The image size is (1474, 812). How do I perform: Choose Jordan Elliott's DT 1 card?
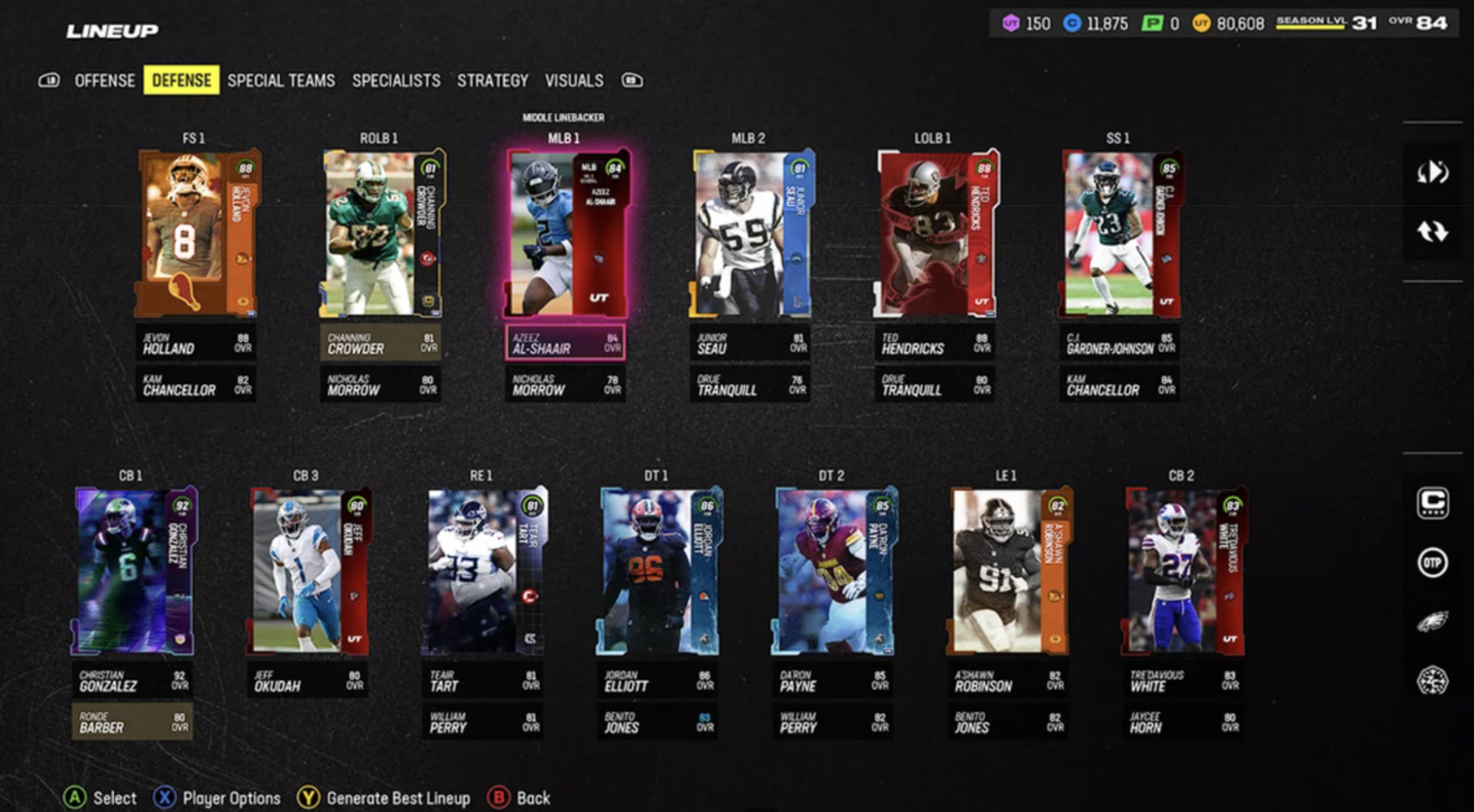658,571
